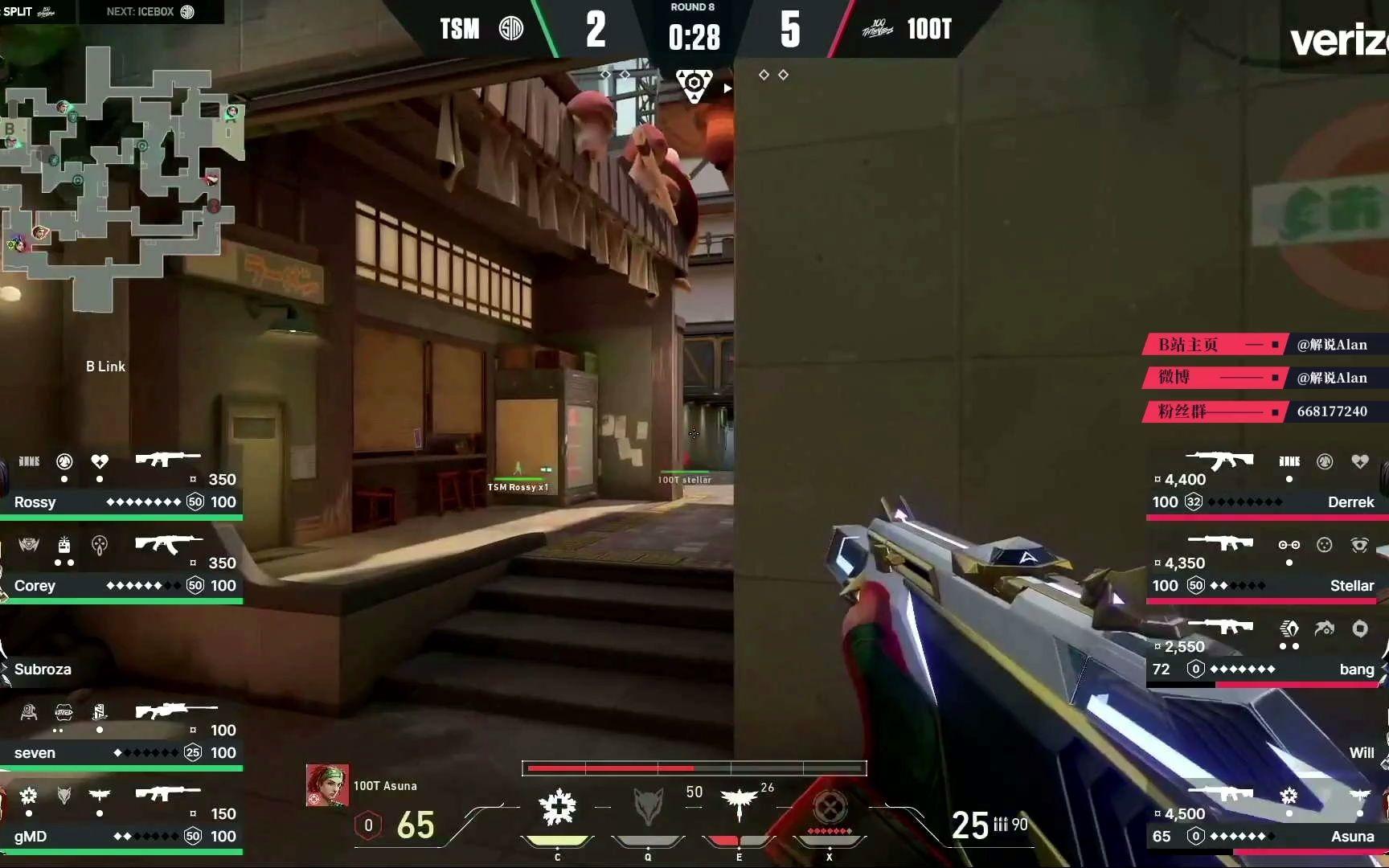This screenshot has width=1389, height=868.
Task: Click the round timer showing 0:28
Action: click(x=692, y=36)
